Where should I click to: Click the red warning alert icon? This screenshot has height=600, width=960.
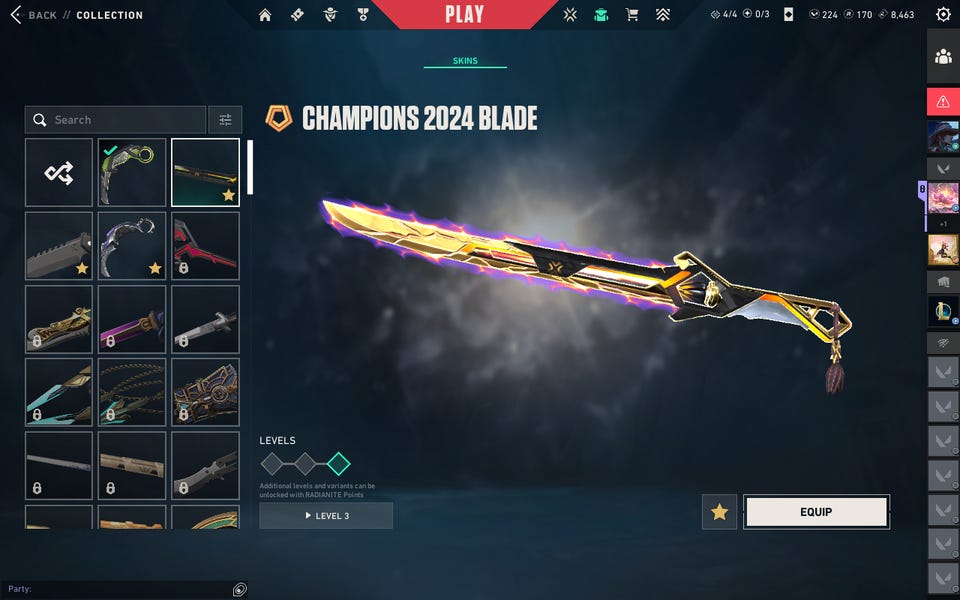click(943, 101)
